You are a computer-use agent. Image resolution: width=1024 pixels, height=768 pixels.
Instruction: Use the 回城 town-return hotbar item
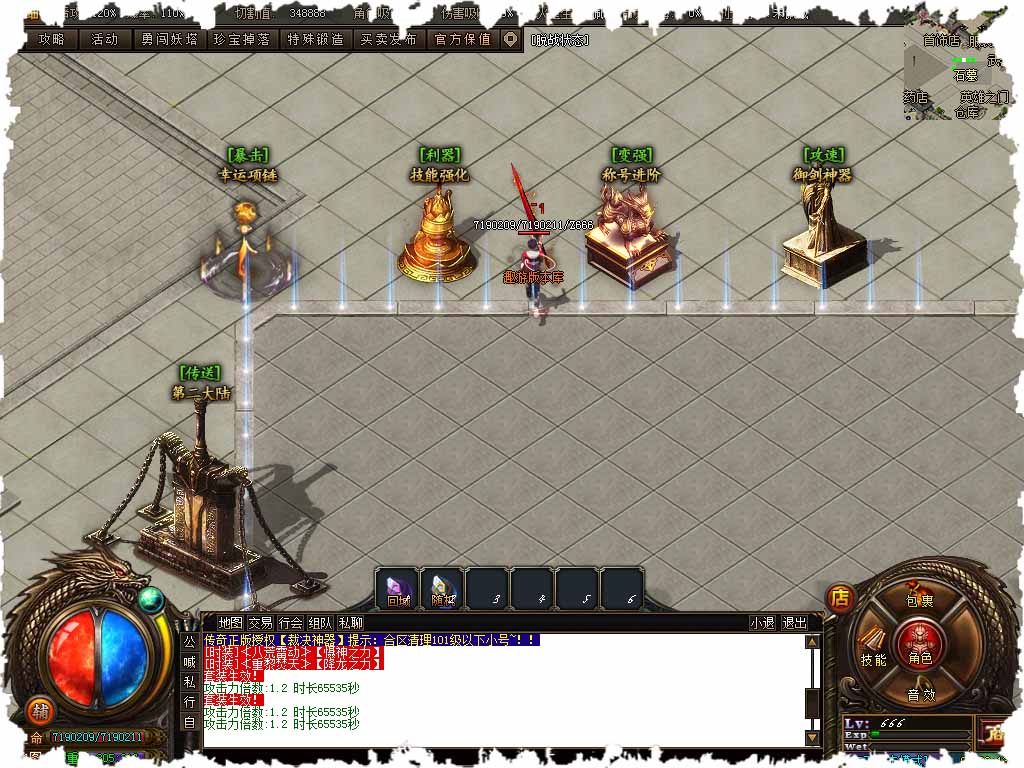398,589
